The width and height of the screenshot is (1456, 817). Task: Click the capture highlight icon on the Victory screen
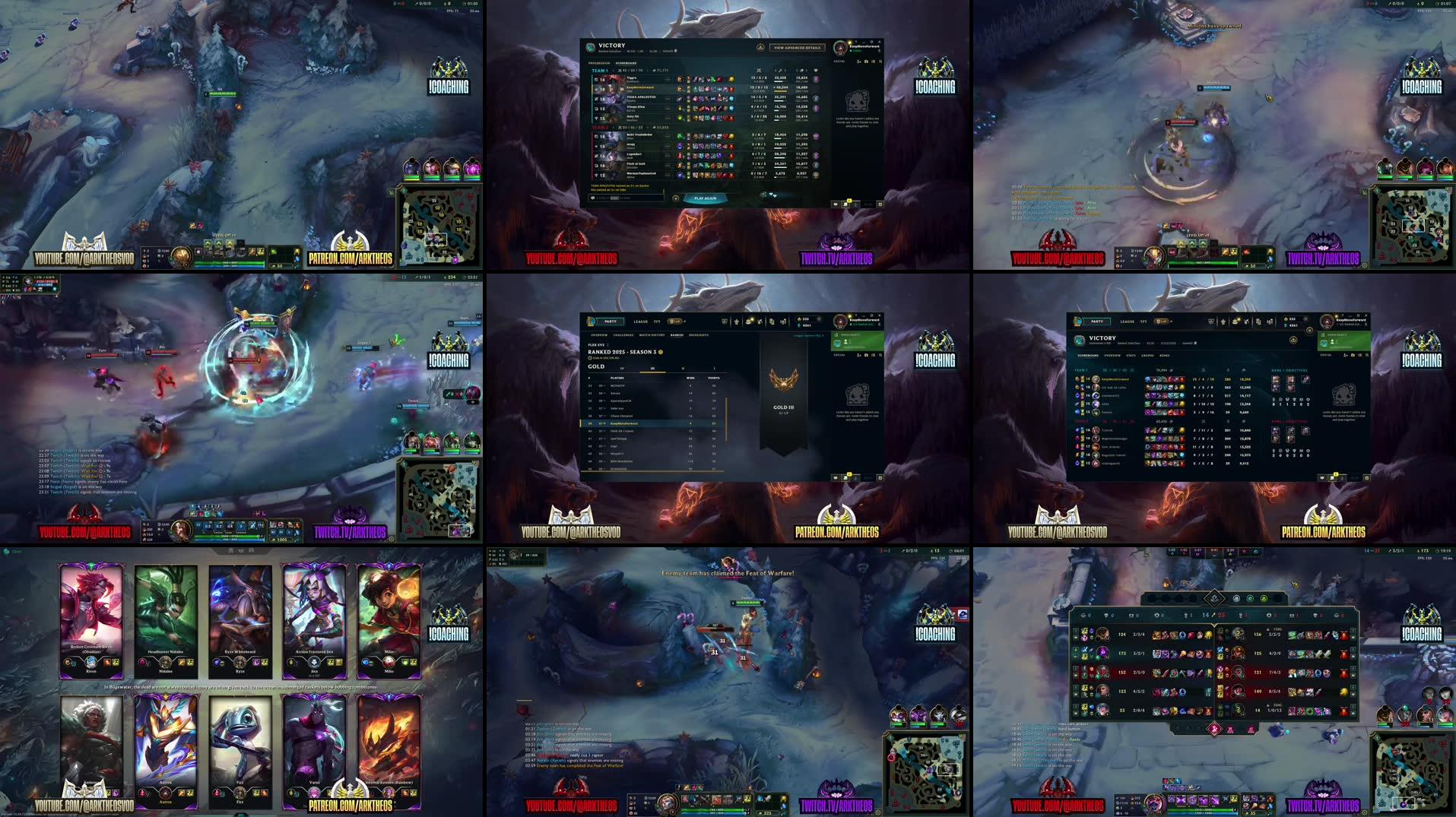coord(761,47)
